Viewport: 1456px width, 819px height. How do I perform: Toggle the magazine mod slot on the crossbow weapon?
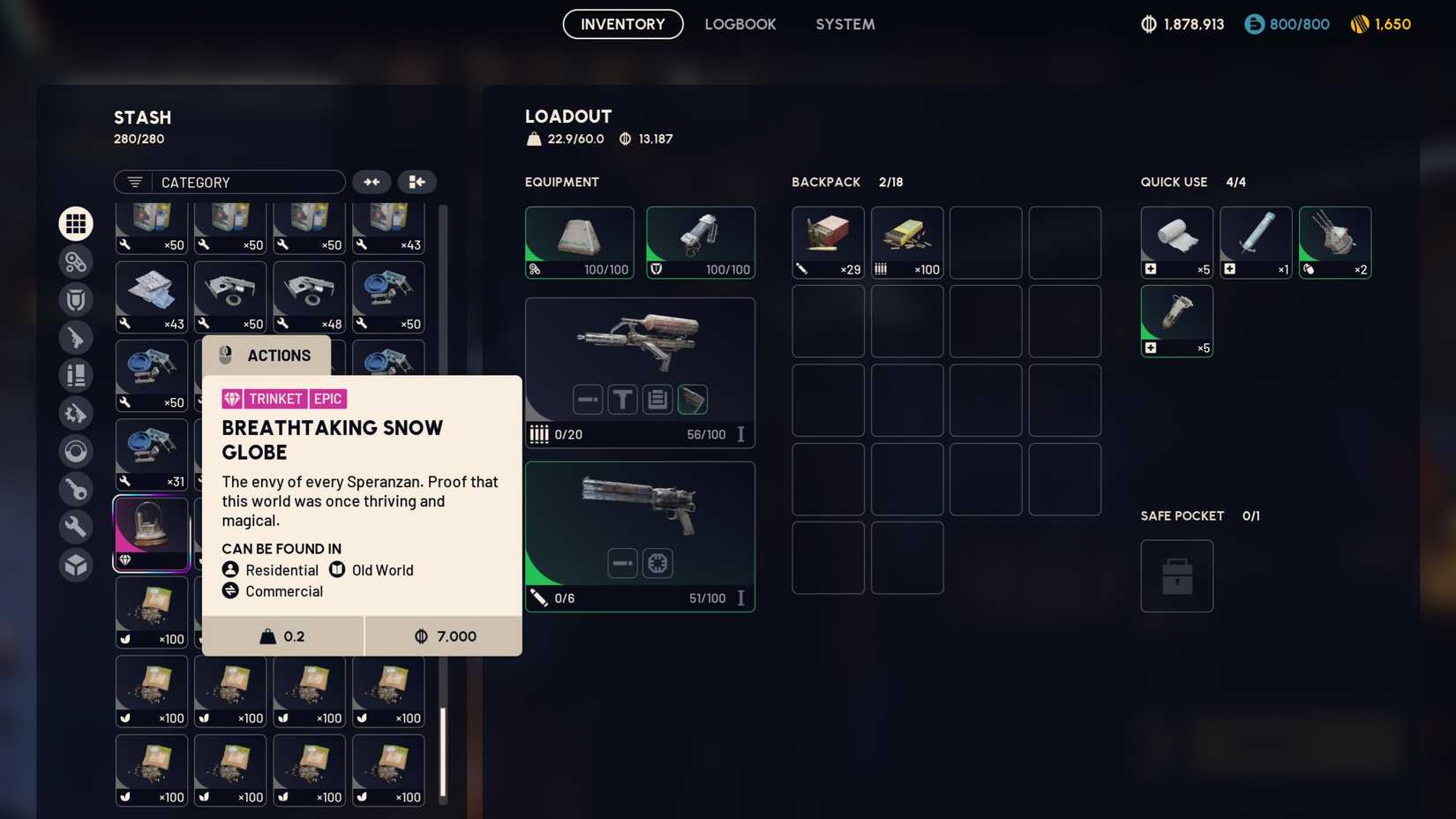[x=657, y=399]
